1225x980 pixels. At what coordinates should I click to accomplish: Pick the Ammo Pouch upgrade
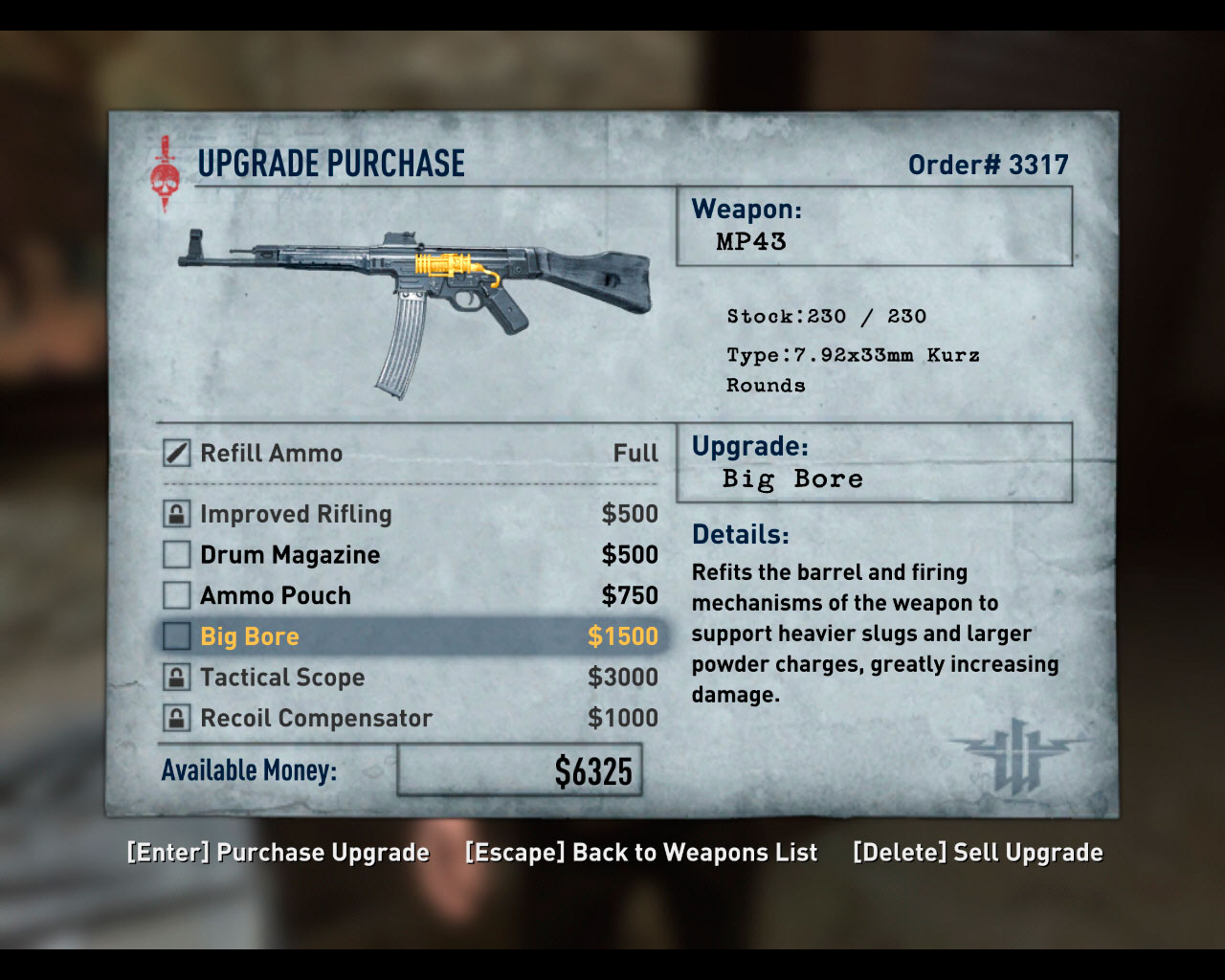tap(276, 595)
